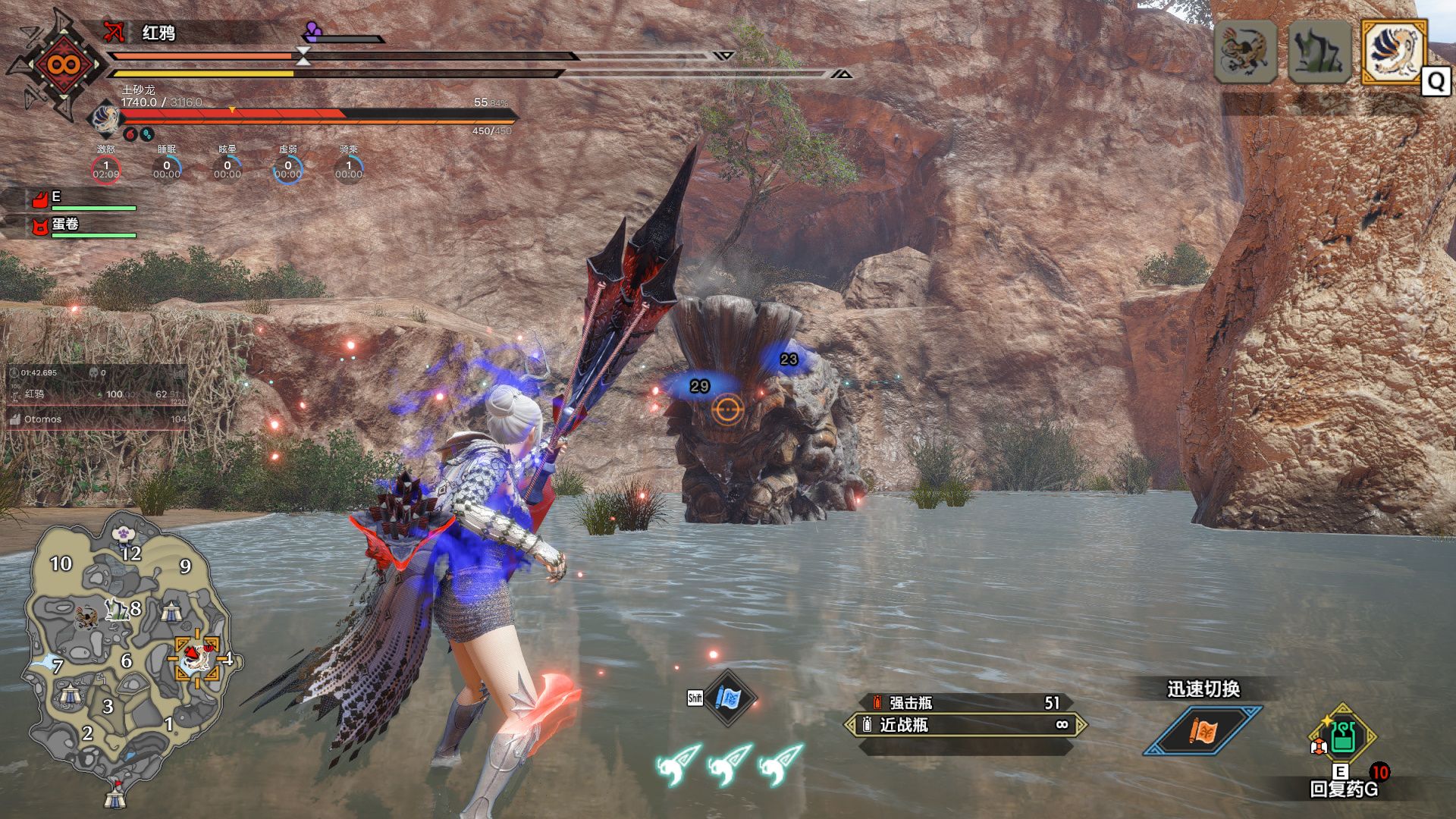Click the 激怒 status timer circle
Image resolution: width=1456 pixels, height=819 pixels.
pyautogui.click(x=106, y=169)
